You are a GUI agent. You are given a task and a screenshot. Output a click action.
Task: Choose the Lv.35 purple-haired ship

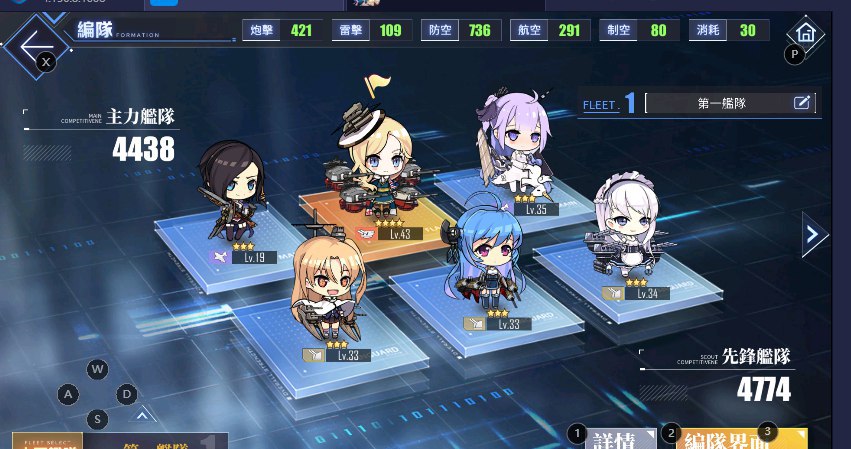(x=517, y=150)
